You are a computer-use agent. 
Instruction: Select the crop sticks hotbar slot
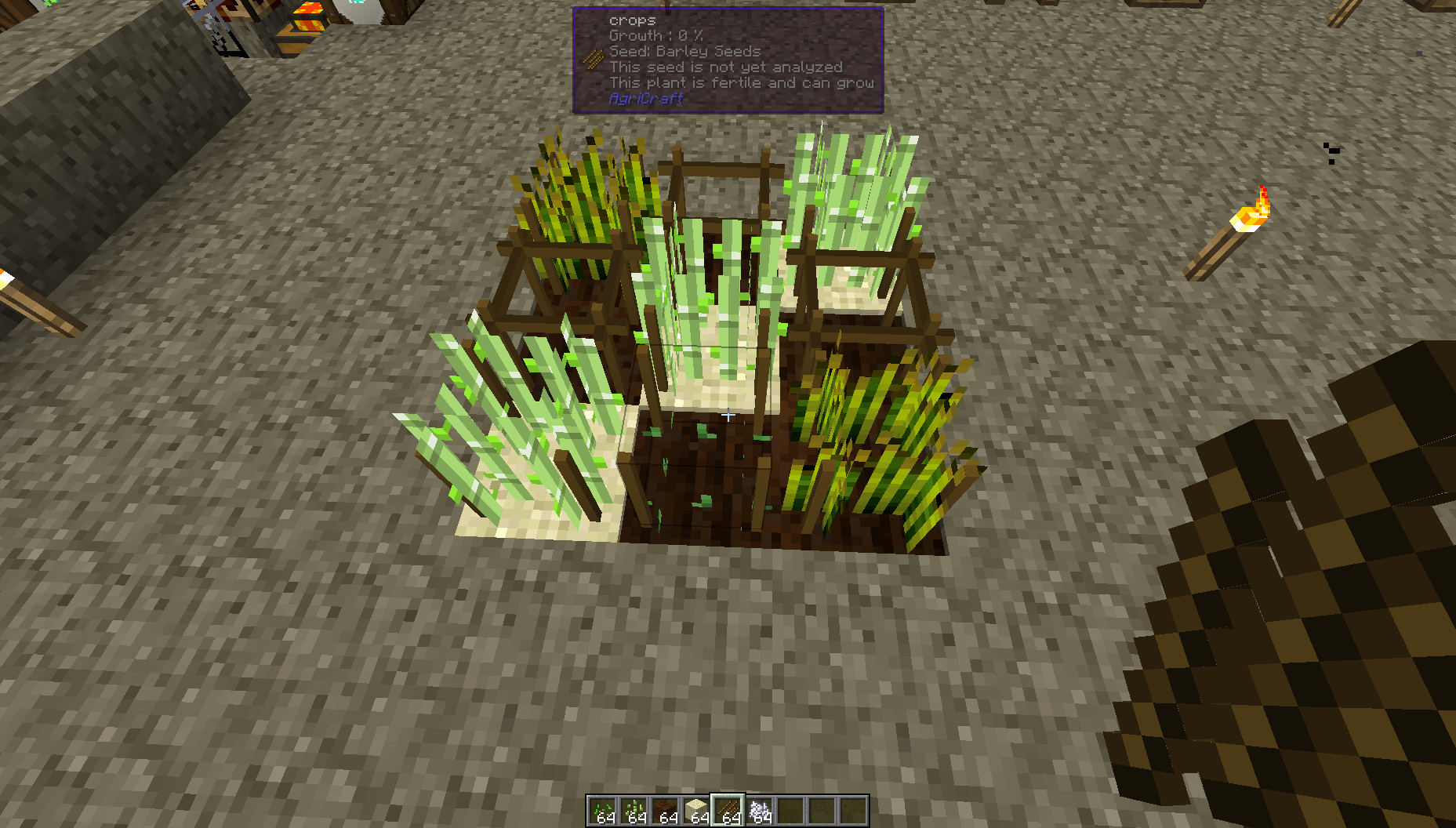(x=728, y=810)
